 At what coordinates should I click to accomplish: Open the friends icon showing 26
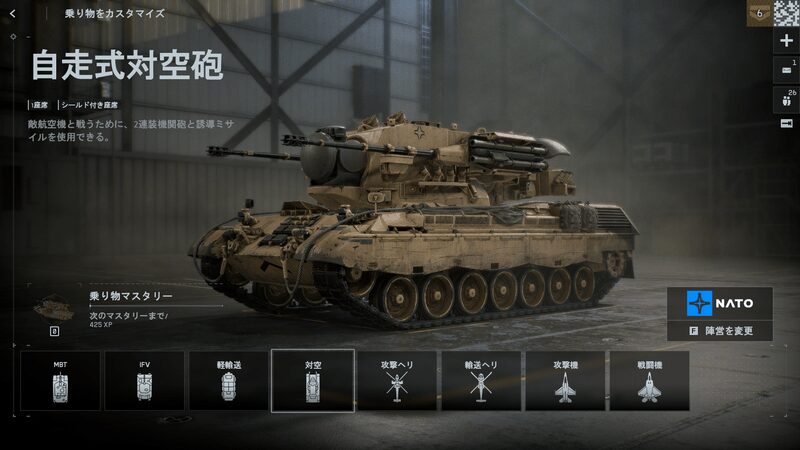coord(785,98)
